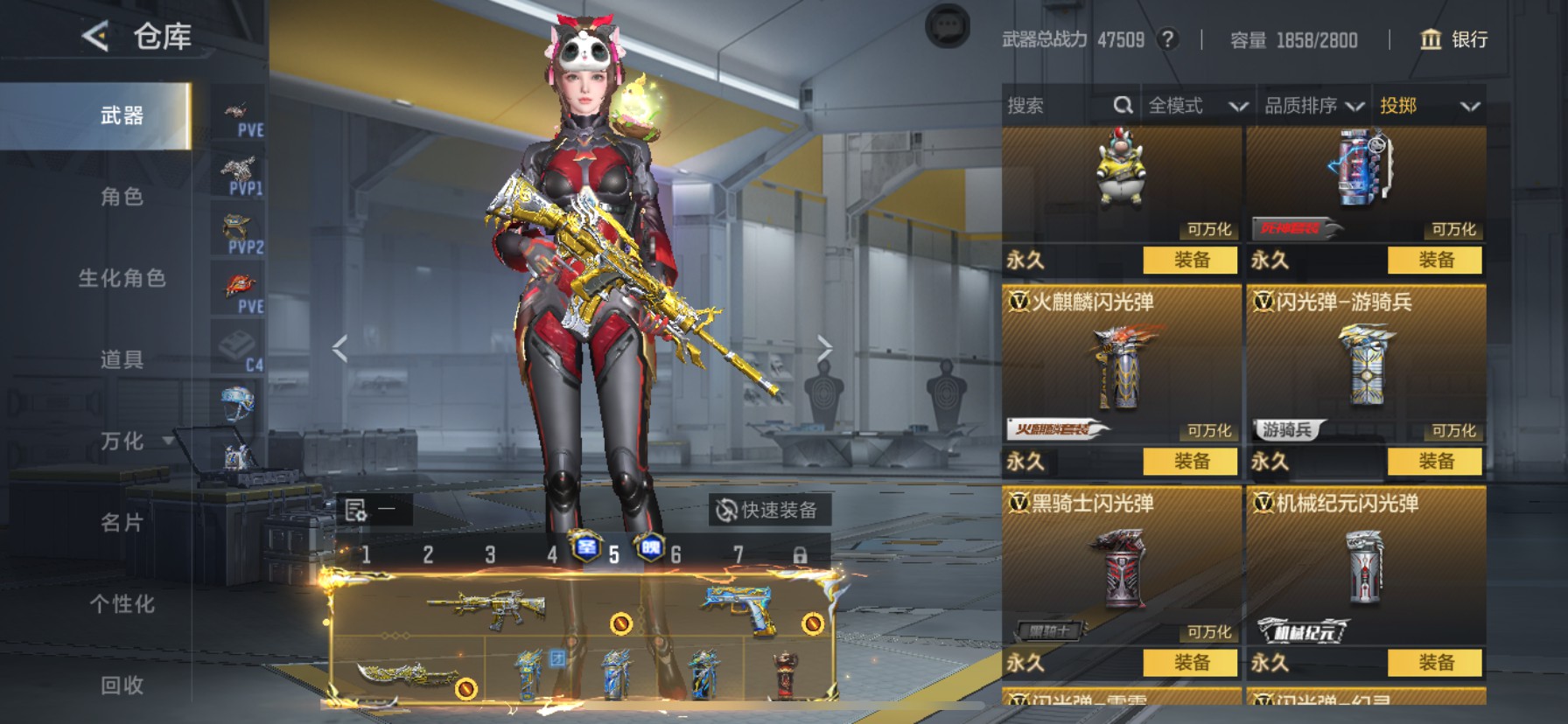Open the 回收 tab
This screenshot has width=1568, height=724.
point(122,685)
